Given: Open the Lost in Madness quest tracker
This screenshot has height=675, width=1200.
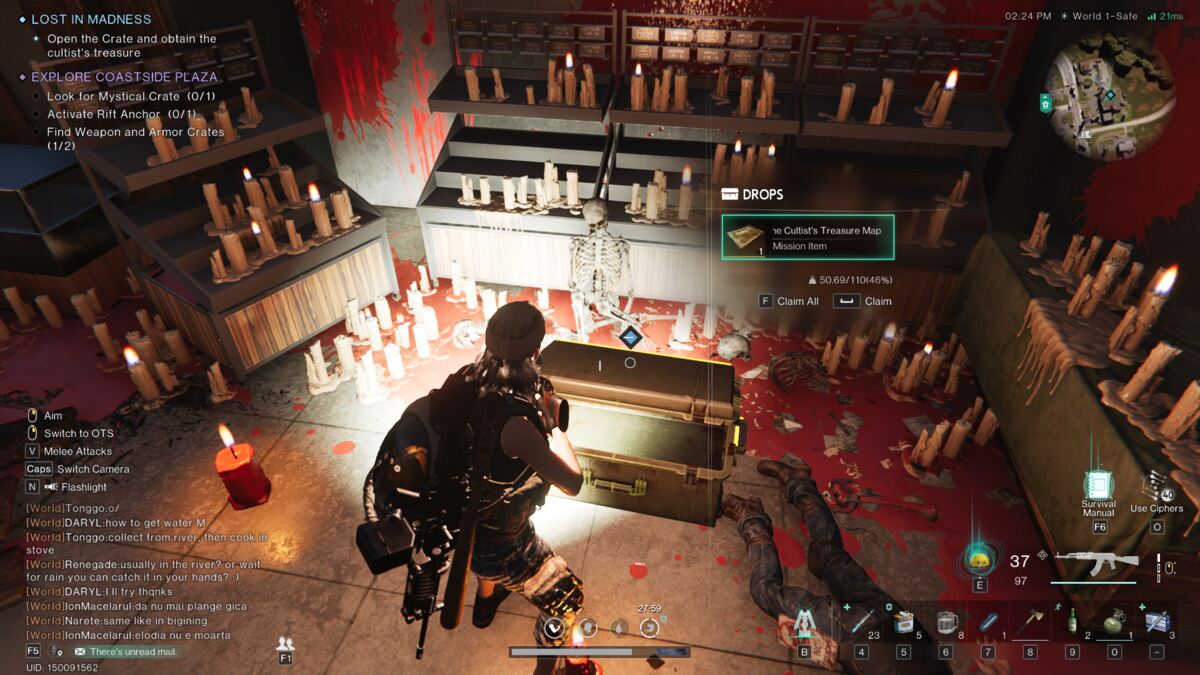Looking at the screenshot, I should click(x=90, y=19).
